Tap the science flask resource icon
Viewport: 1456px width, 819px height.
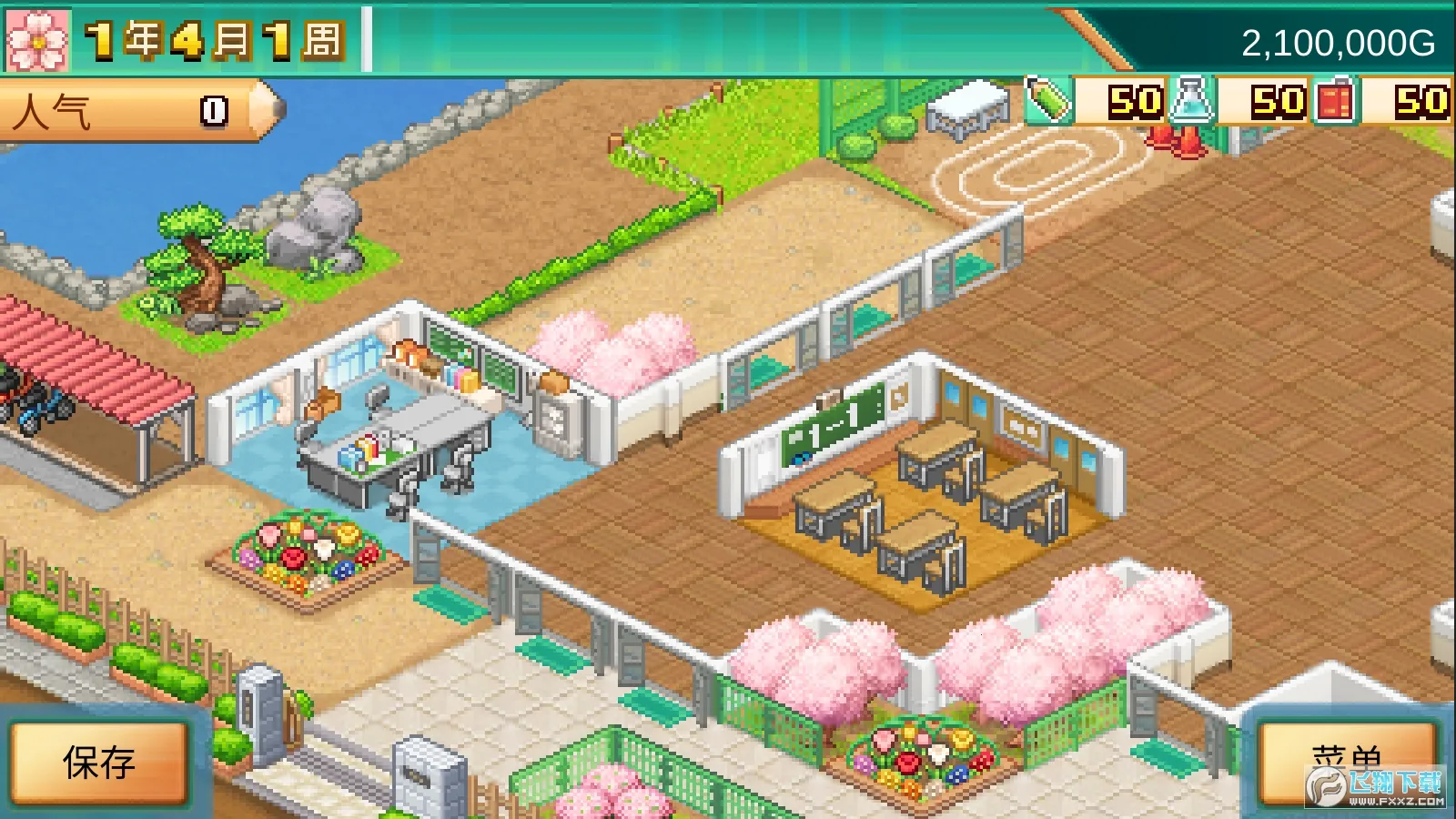[x=1192, y=100]
